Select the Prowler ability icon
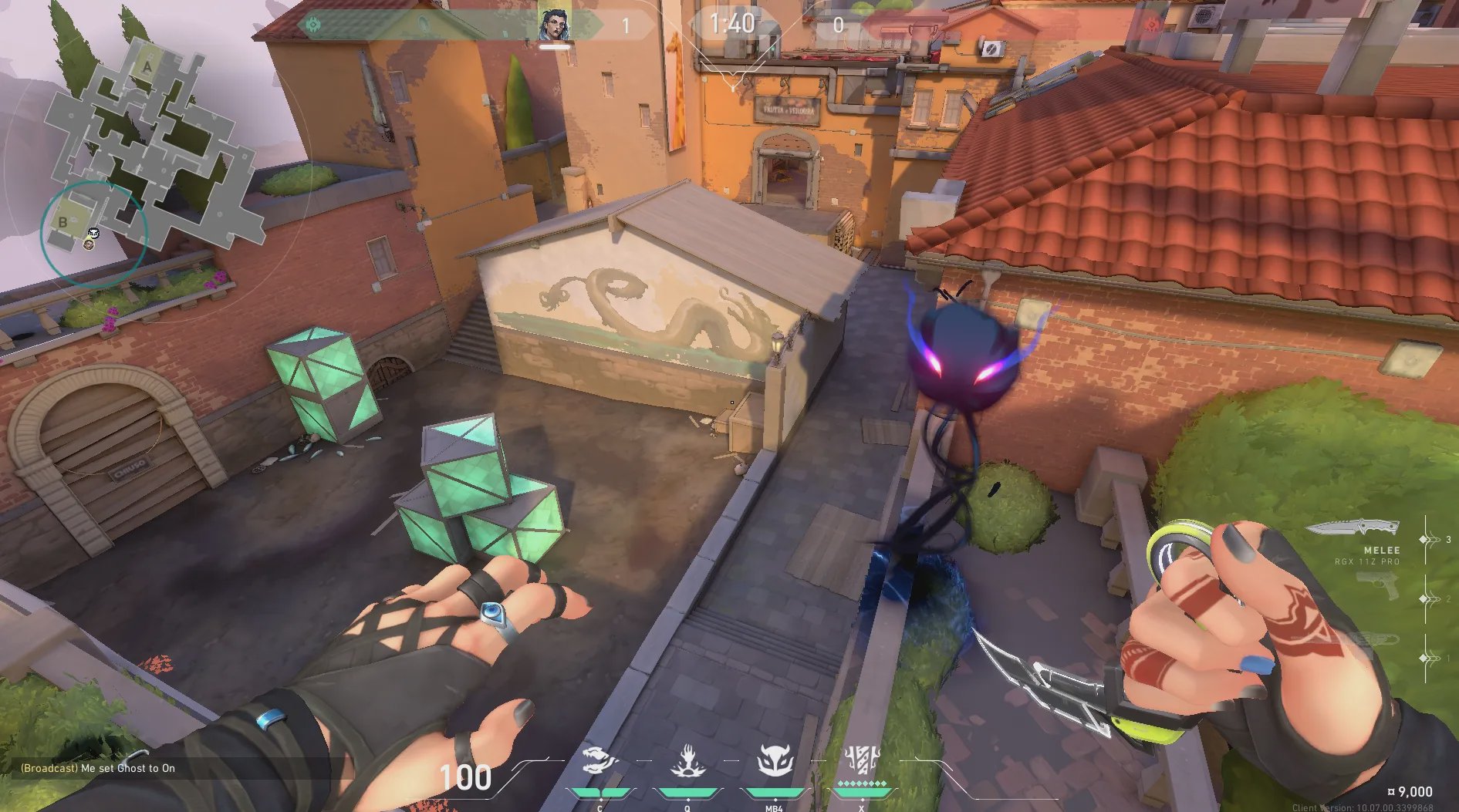This screenshot has height=812, width=1459. click(599, 762)
